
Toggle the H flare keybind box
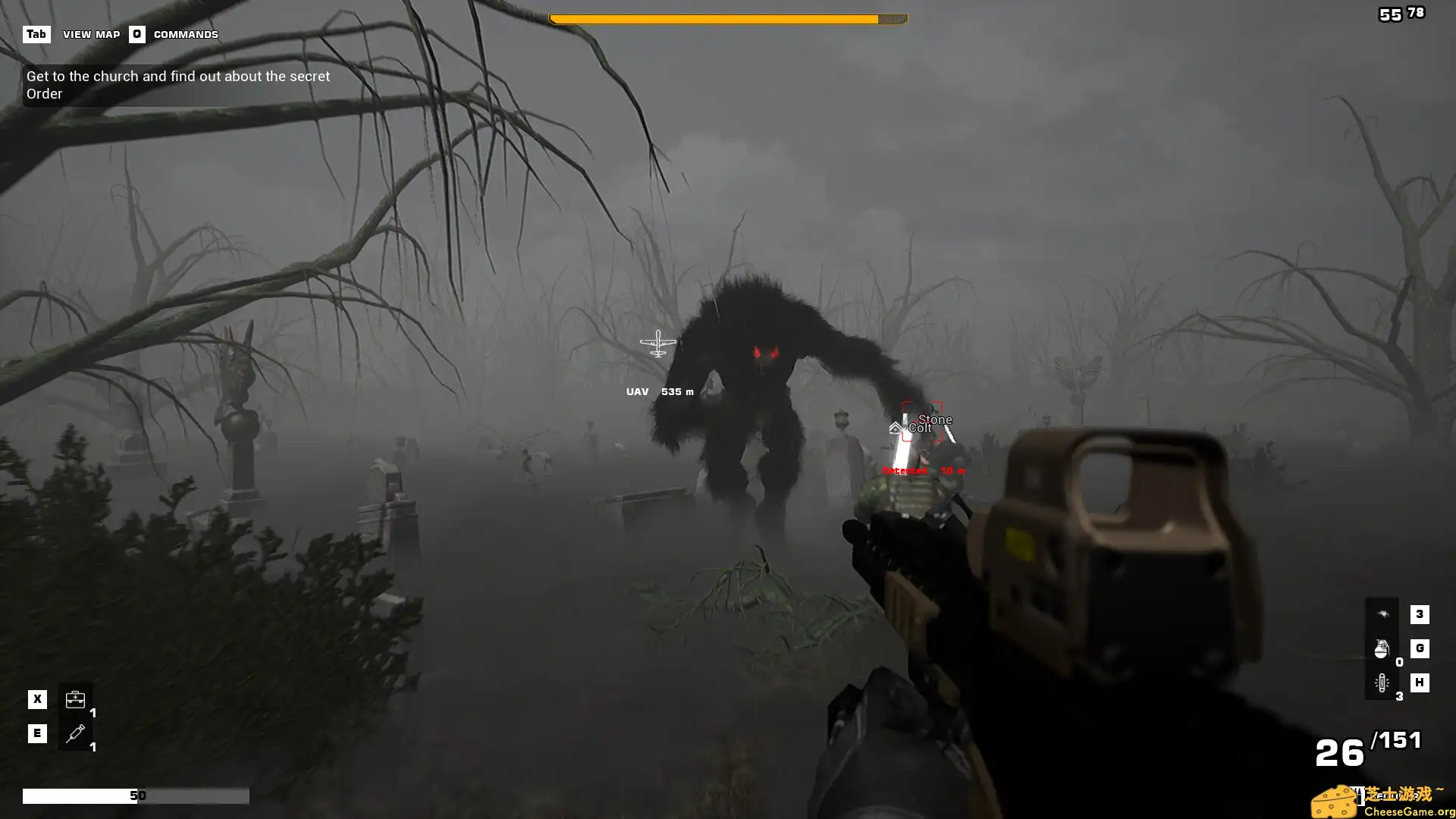1420,682
